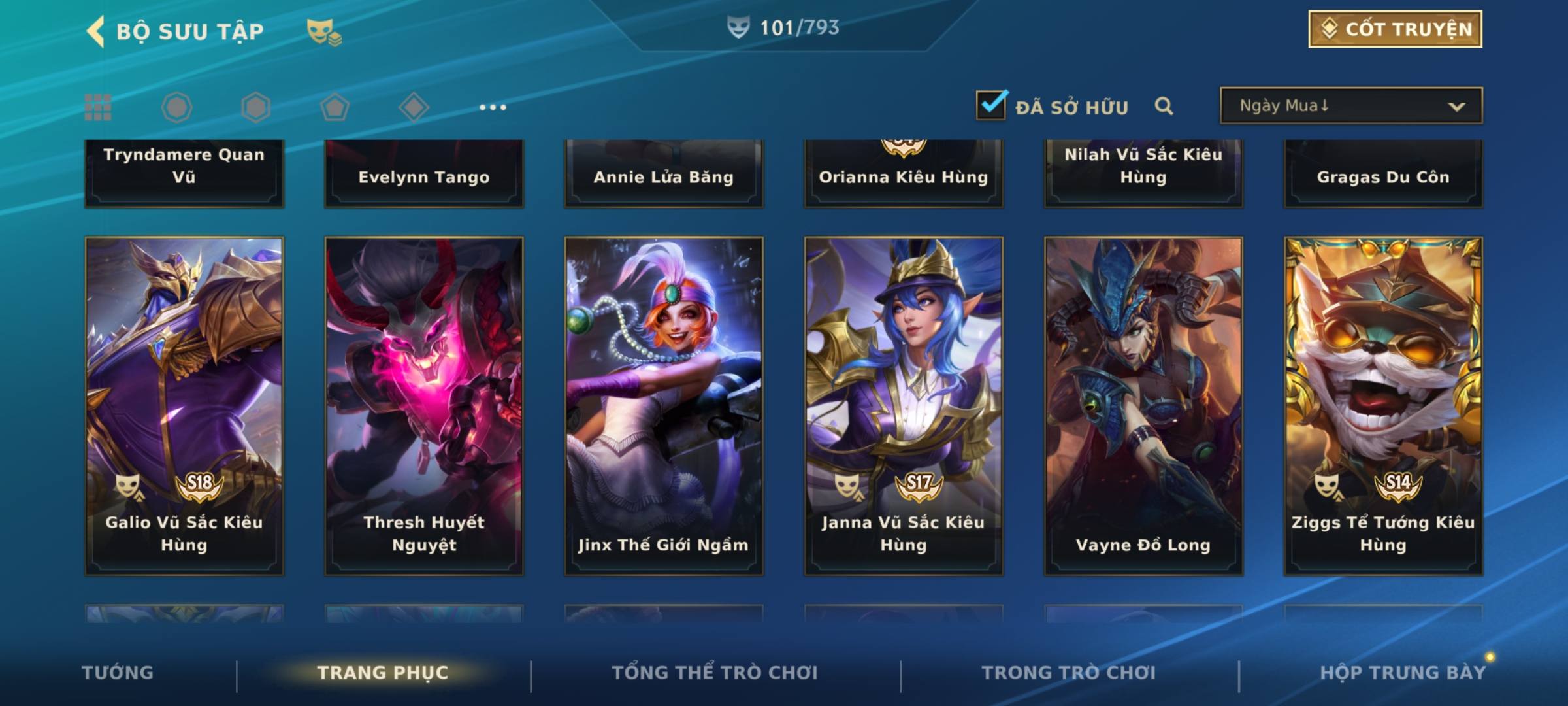Select Galio Vũ Sắc Kiêu Hùng skin

(184, 405)
